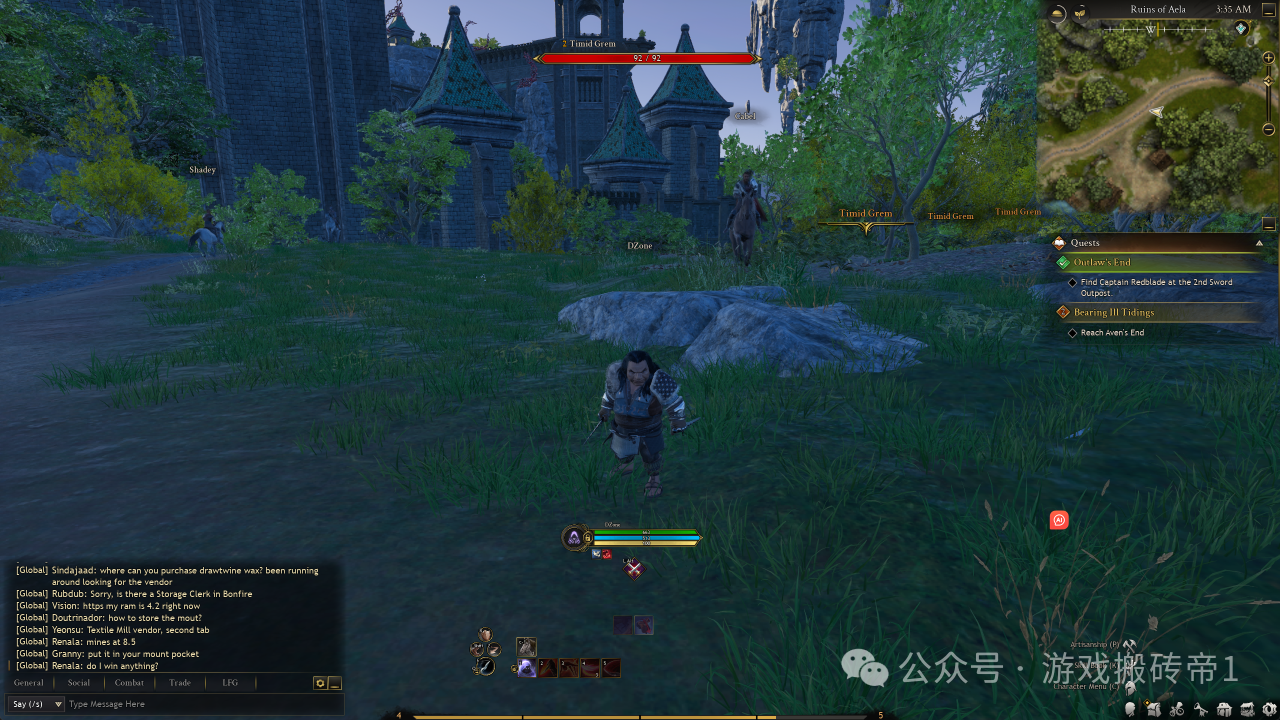Click the red circular overlay icon
The height and width of the screenshot is (720, 1280).
pos(1059,520)
